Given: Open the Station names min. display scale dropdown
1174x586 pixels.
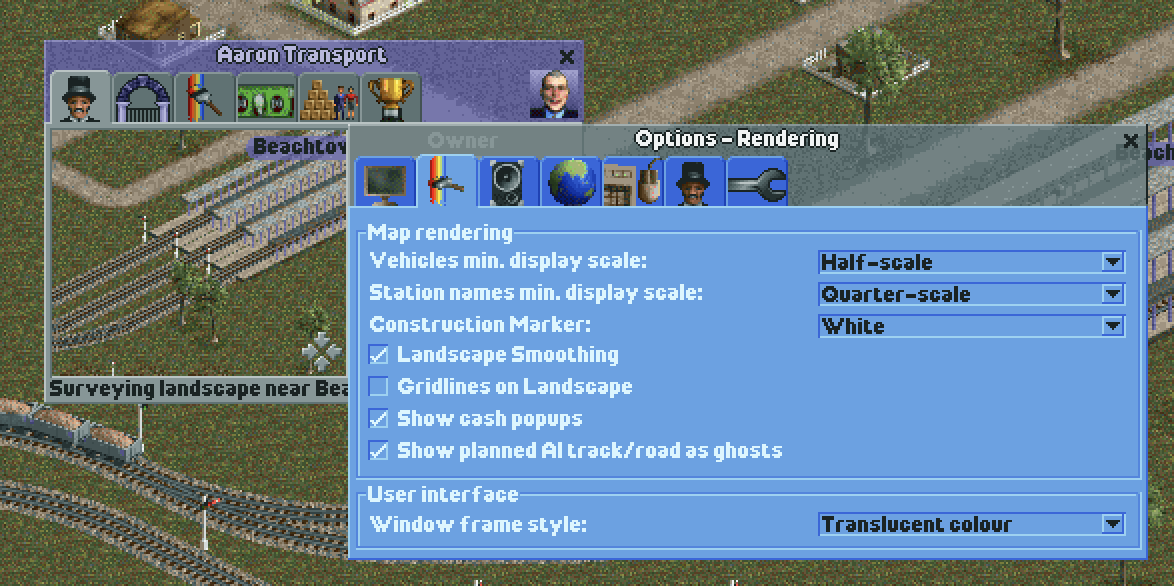Looking at the screenshot, I should pyautogui.click(x=1112, y=294).
